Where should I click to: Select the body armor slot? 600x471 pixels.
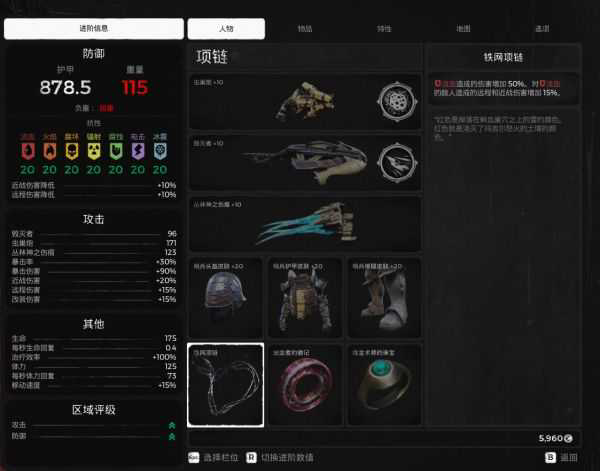point(304,297)
